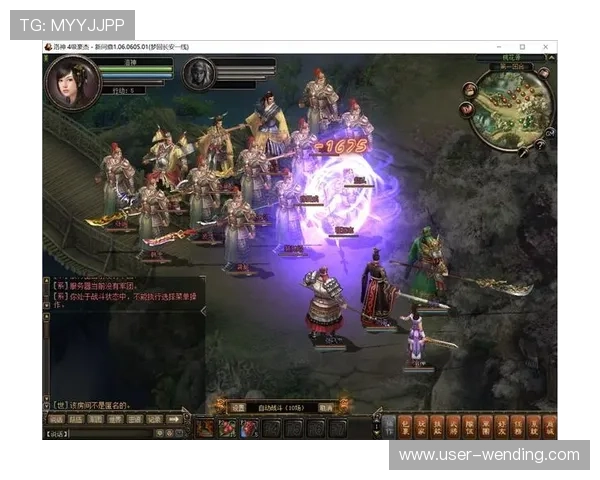
Task: Collapse the chat panel side arrow
Action: point(204,311)
